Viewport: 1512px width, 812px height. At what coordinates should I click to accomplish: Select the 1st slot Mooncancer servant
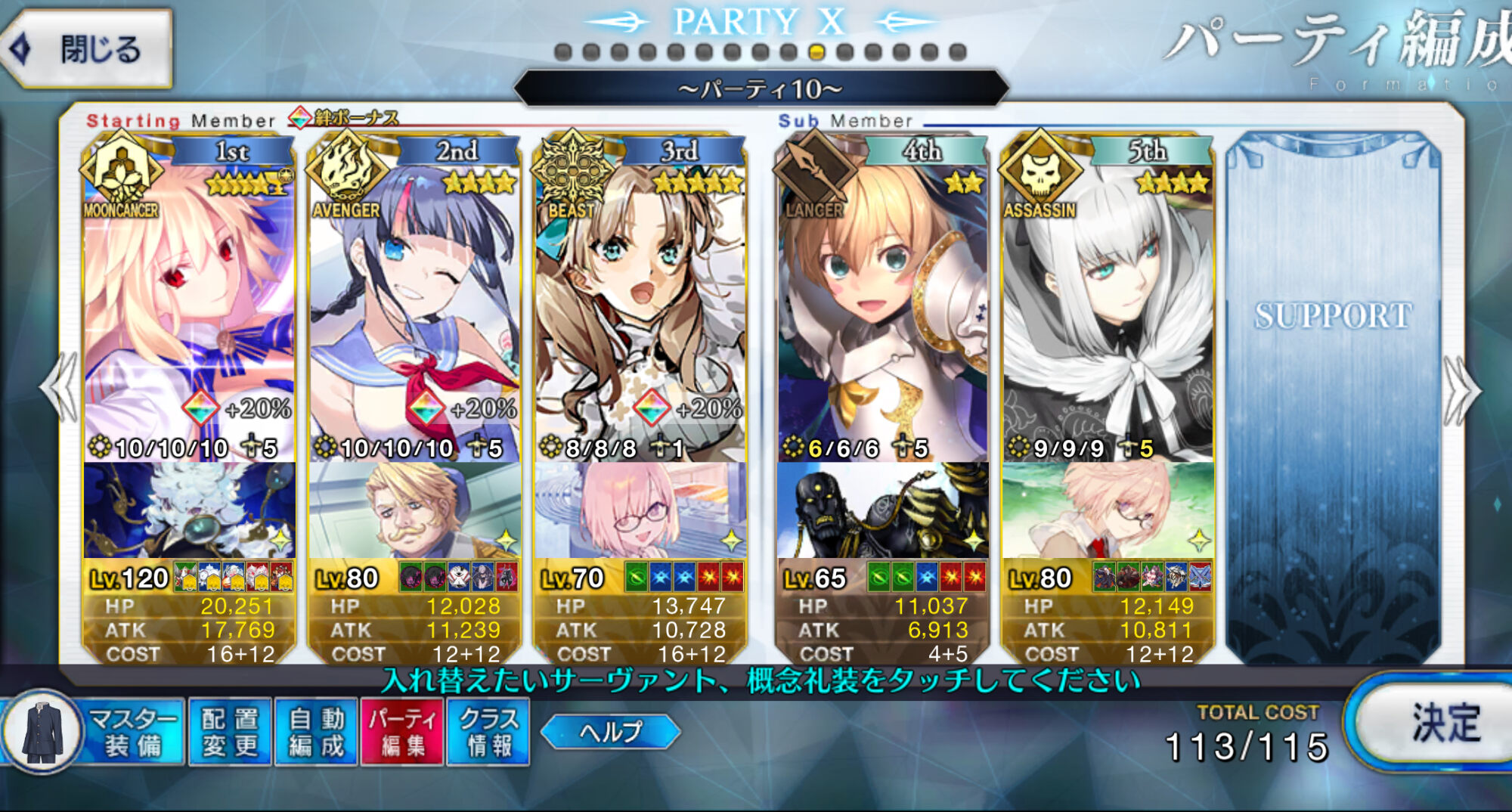pyautogui.click(x=189, y=302)
